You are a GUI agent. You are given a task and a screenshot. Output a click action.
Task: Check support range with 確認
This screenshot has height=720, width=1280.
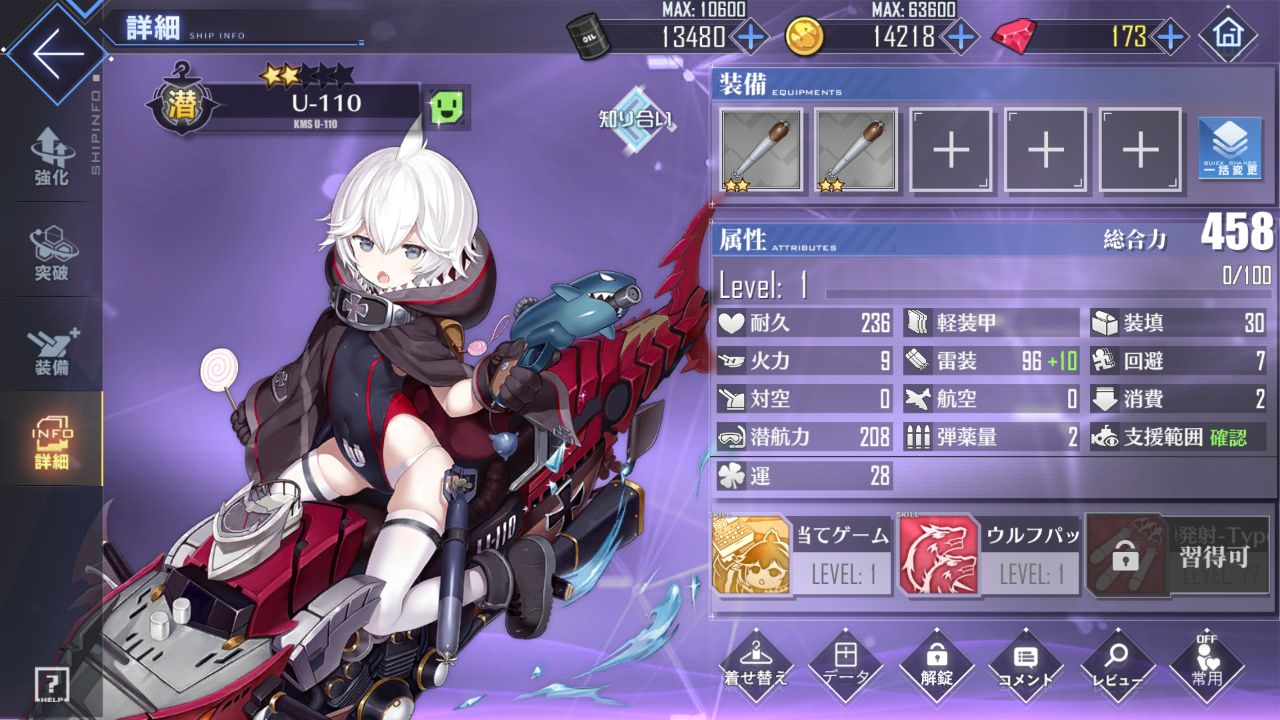[1228, 437]
